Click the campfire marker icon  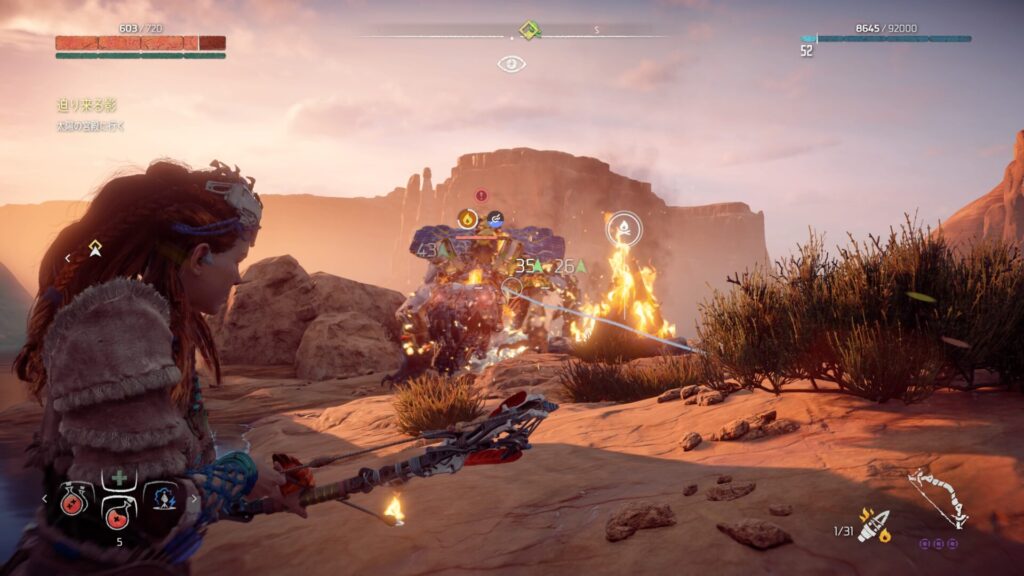pyautogui.click(x=624, y=228)
